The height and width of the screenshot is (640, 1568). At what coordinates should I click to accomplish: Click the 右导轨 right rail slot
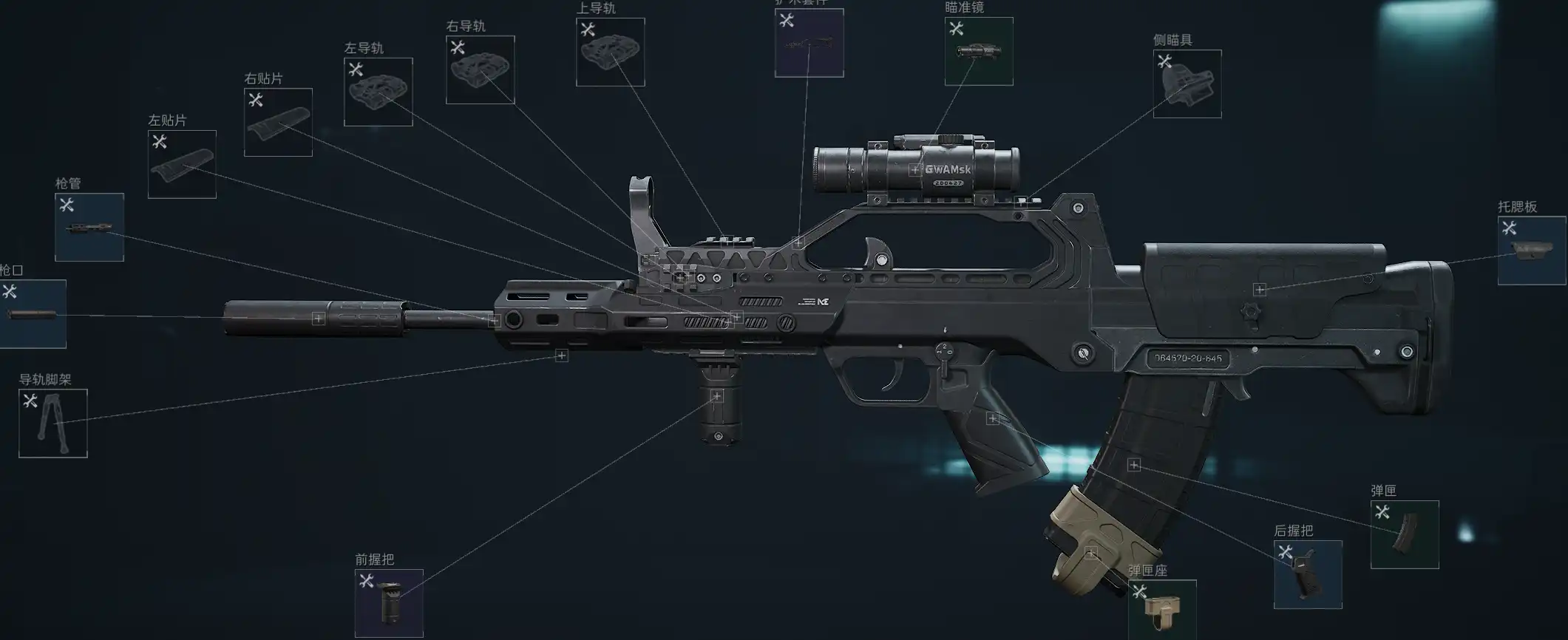[x=480, y=70]
